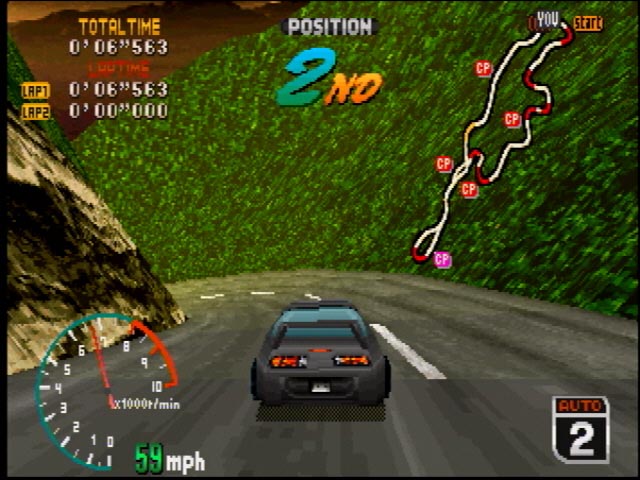
Task: Click the AUTO transmission gear indicator
Action: point(580,428)
